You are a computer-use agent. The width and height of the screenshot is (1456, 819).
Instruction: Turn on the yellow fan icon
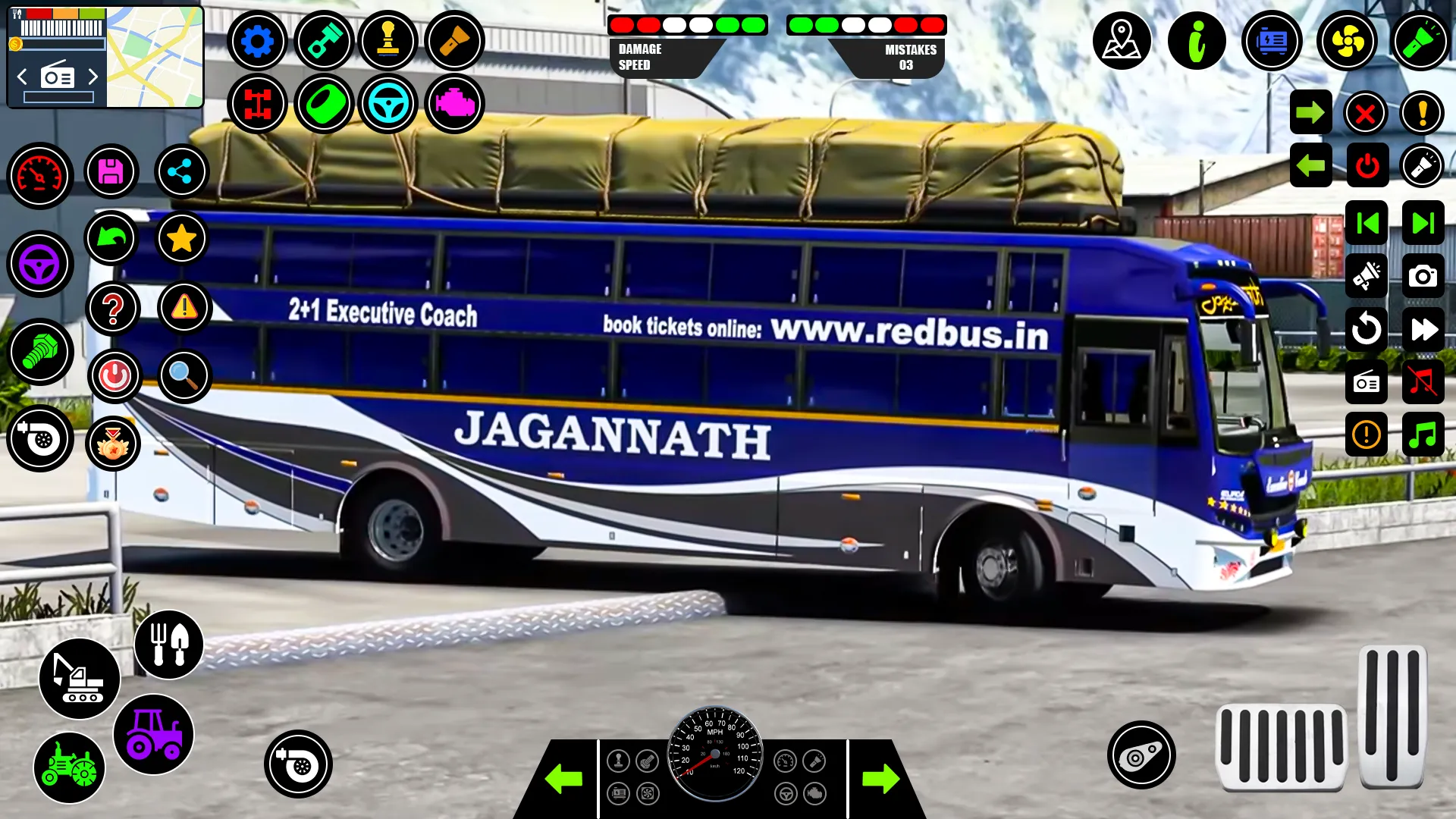[1347, 41]
